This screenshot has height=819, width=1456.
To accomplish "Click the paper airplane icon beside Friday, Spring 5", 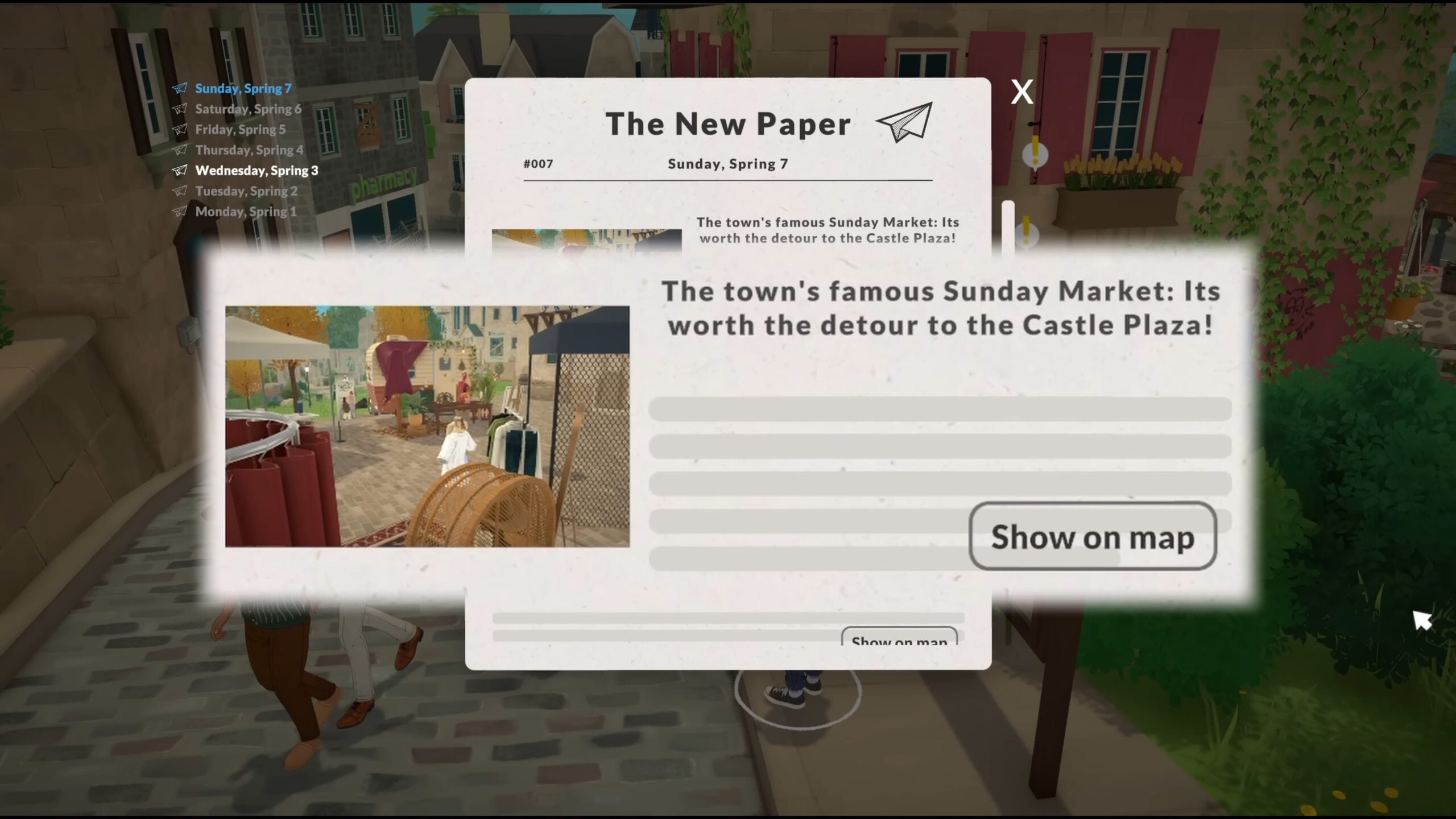I will 181,129.
